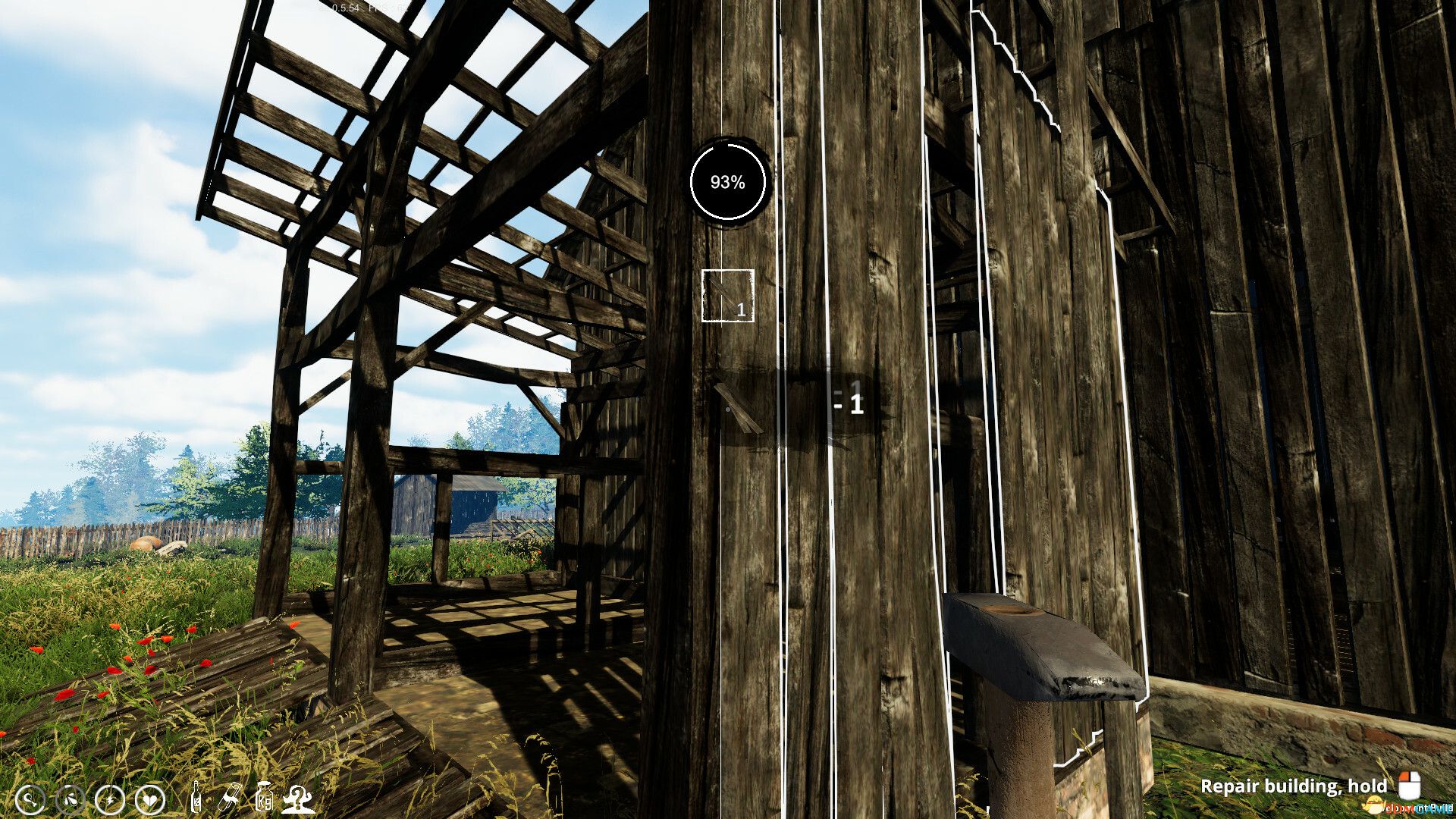Select the lightning stamina icon
1456x819 pixels.
tap(110, 799)
